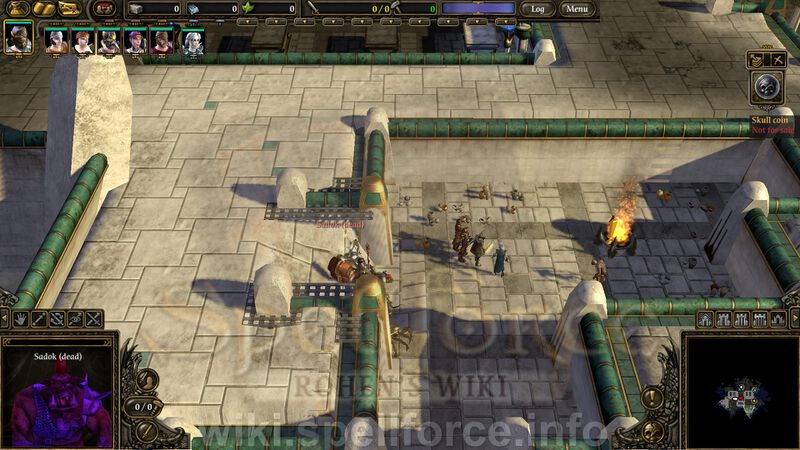This screenshot has width=800, height=450.
Task: Click the open hand command icon
Action: coord(20,319)
